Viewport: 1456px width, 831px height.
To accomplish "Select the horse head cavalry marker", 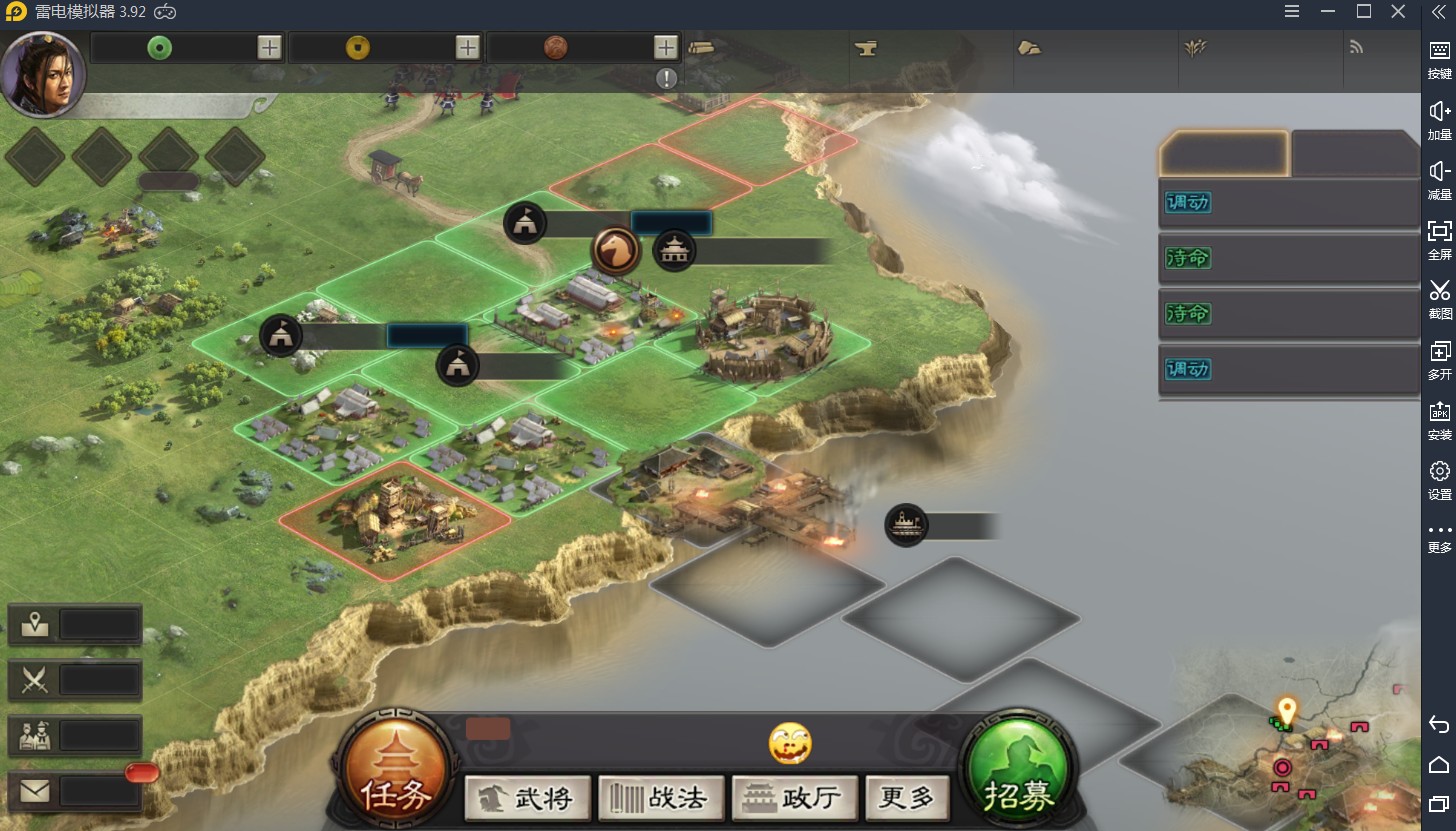I will [616, 250].
